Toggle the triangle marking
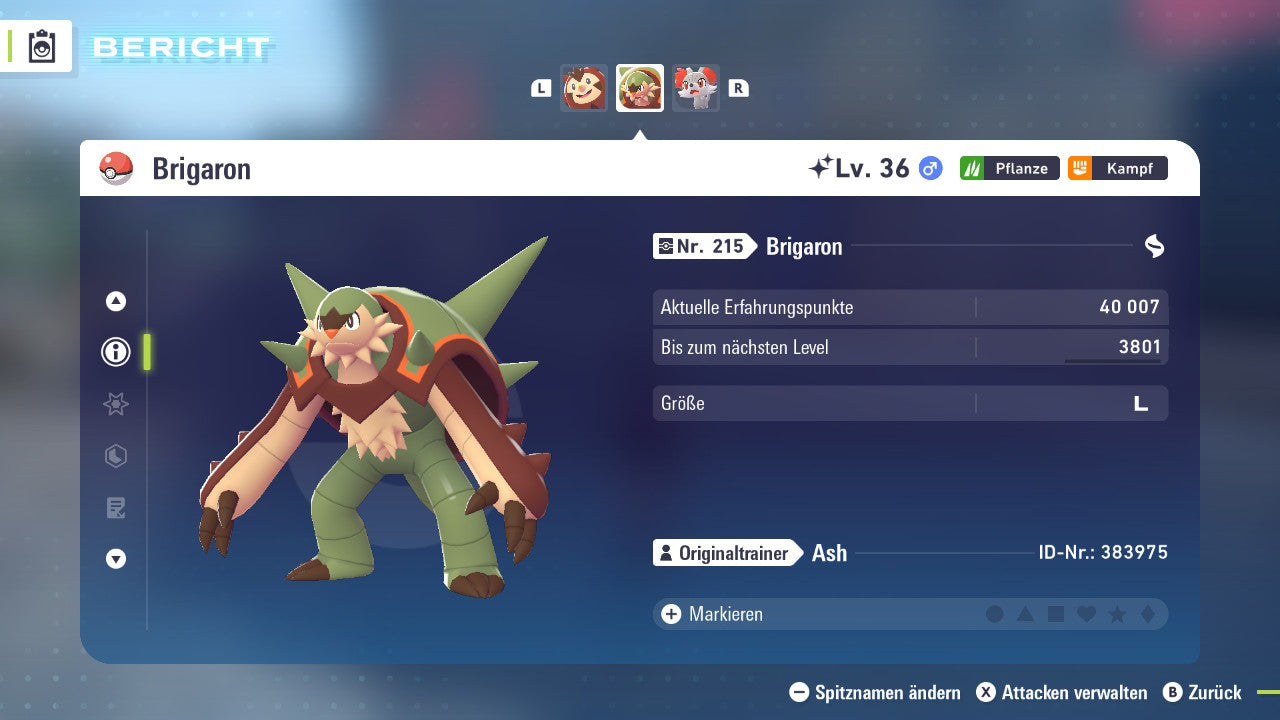Viewport: 1280px width, 720px height. (1025, 614)
